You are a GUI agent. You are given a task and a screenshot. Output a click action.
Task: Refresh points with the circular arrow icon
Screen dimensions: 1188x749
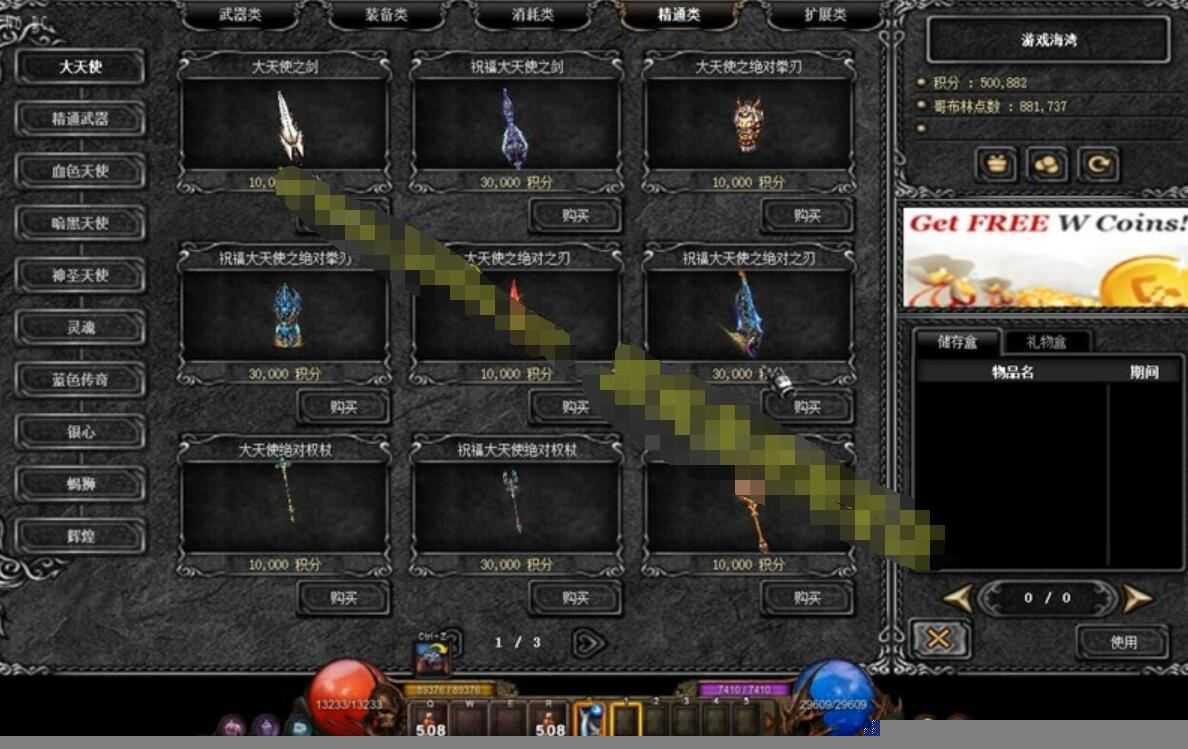pos(1098,165)
